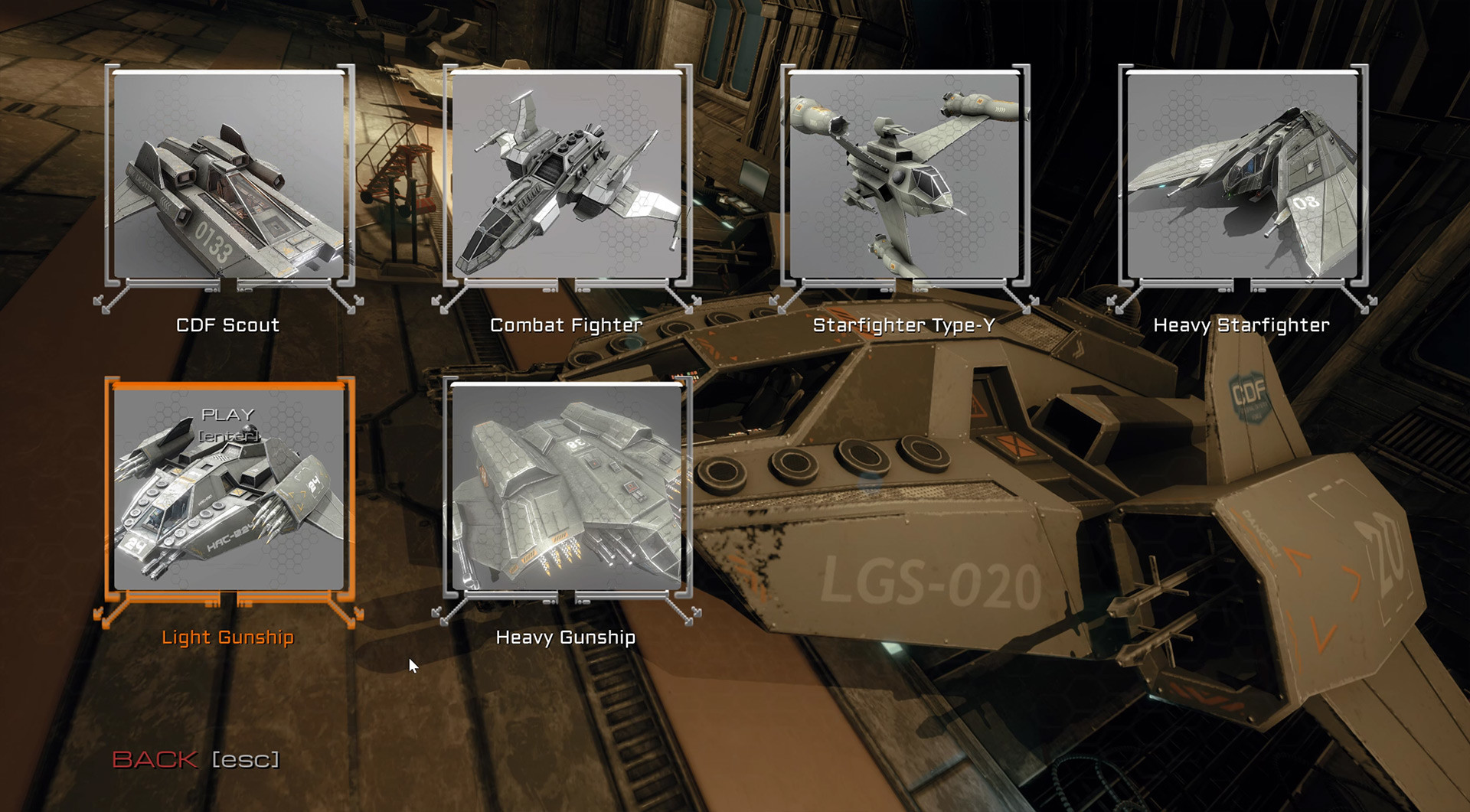Click the Light Gunship orange label

(227, 638)
